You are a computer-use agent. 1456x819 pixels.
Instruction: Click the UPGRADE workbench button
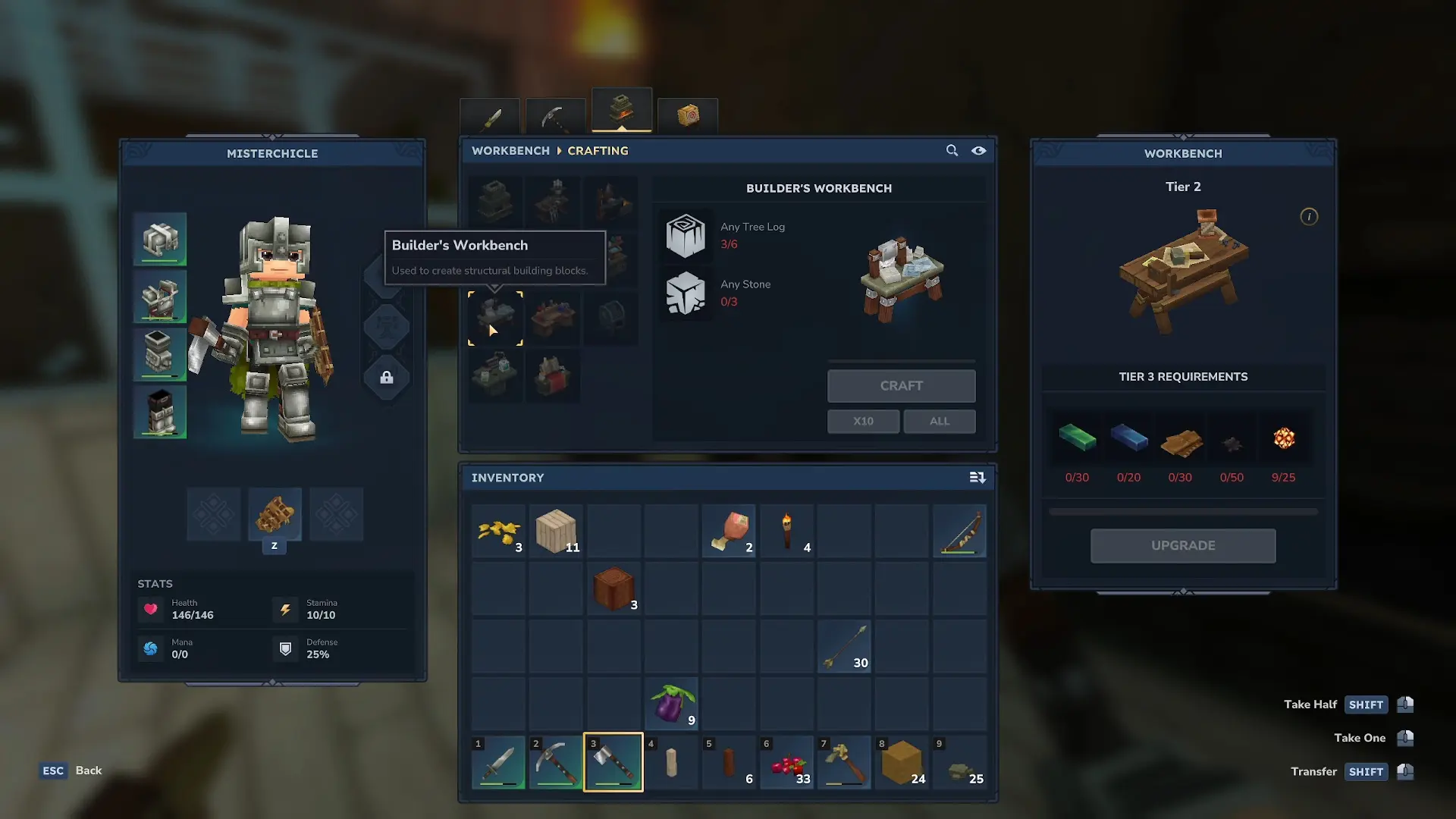(1182, 546)
